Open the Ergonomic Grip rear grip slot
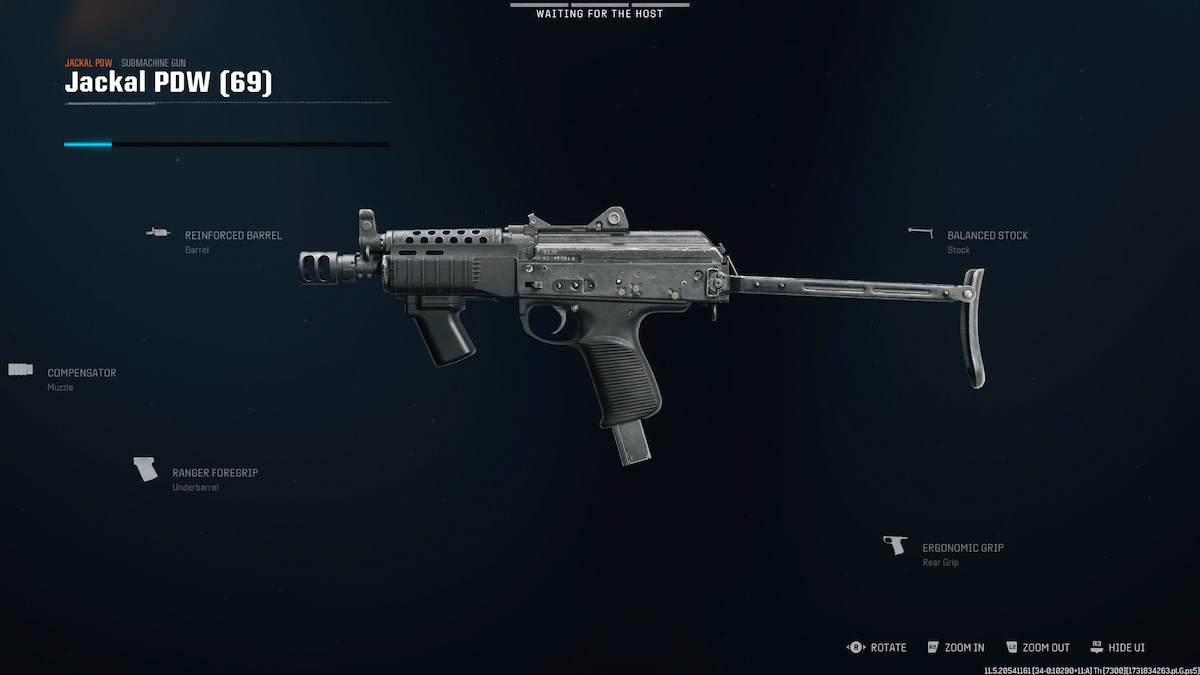The width and height of the screenshot is (1200, 675). (x=962, y=548)
